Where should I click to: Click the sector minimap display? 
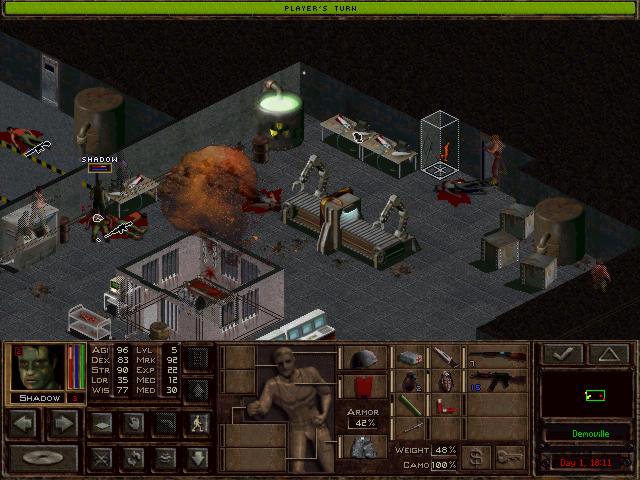pyautogui.click(x=587, y=394)
